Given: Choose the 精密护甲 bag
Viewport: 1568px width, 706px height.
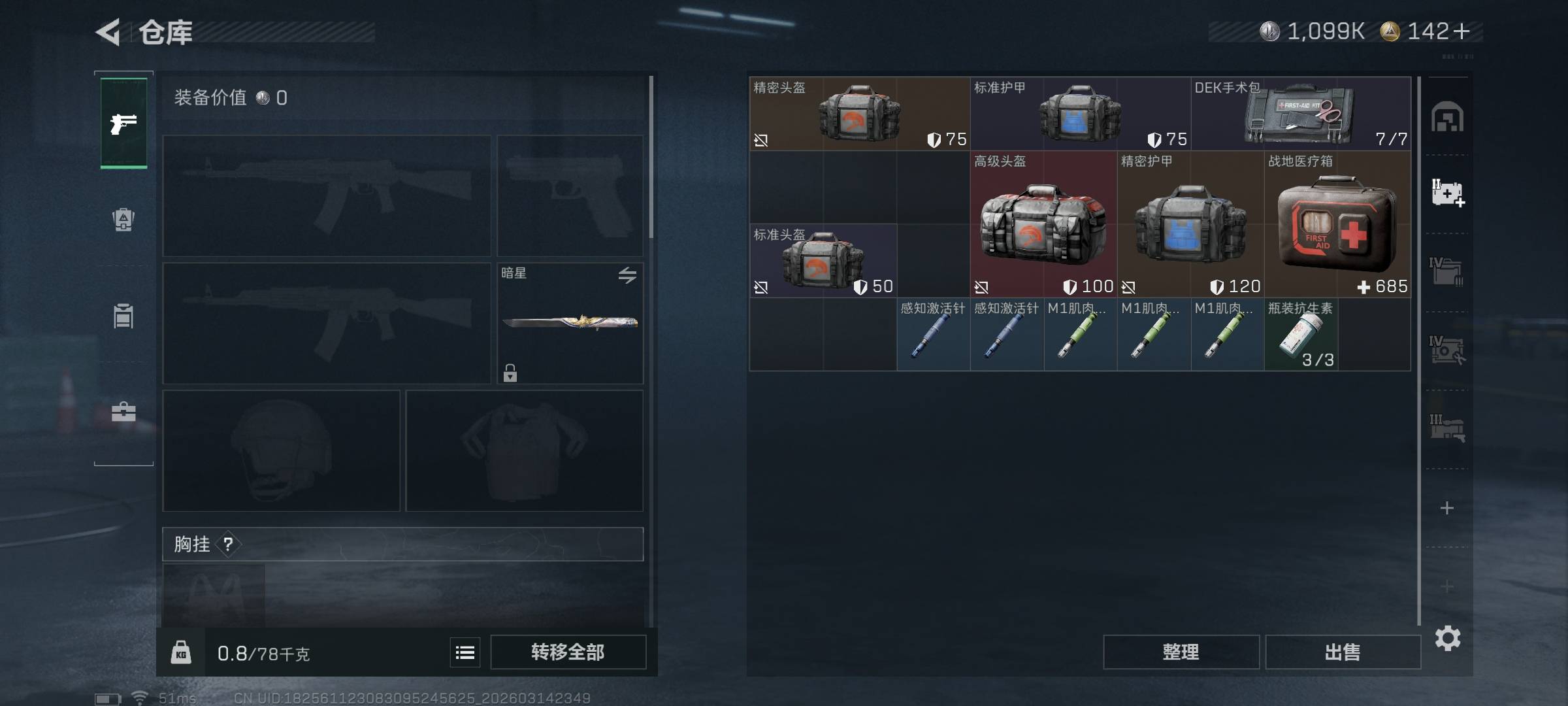Looking at the screenshot, I should (1190, 224).
